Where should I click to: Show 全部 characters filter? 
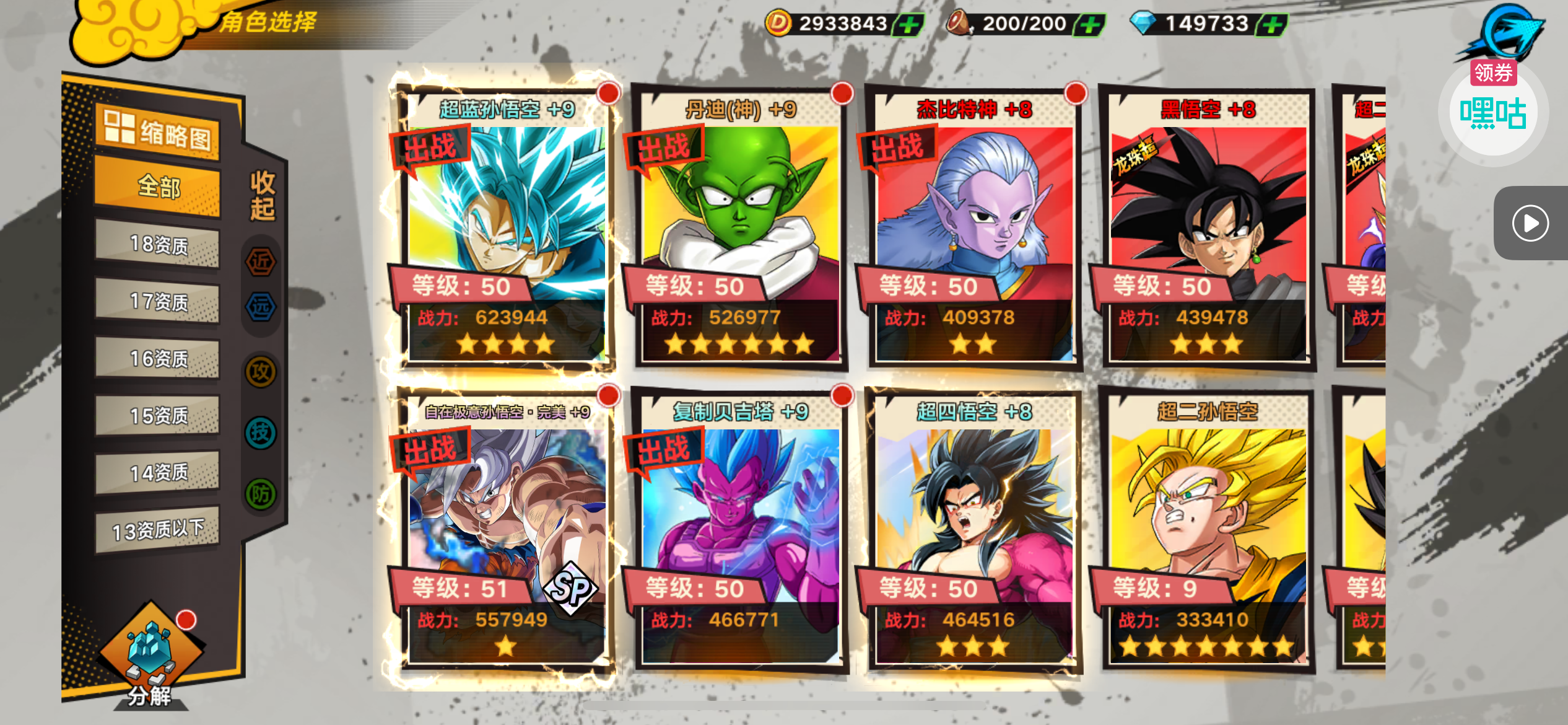coord(158,187)
